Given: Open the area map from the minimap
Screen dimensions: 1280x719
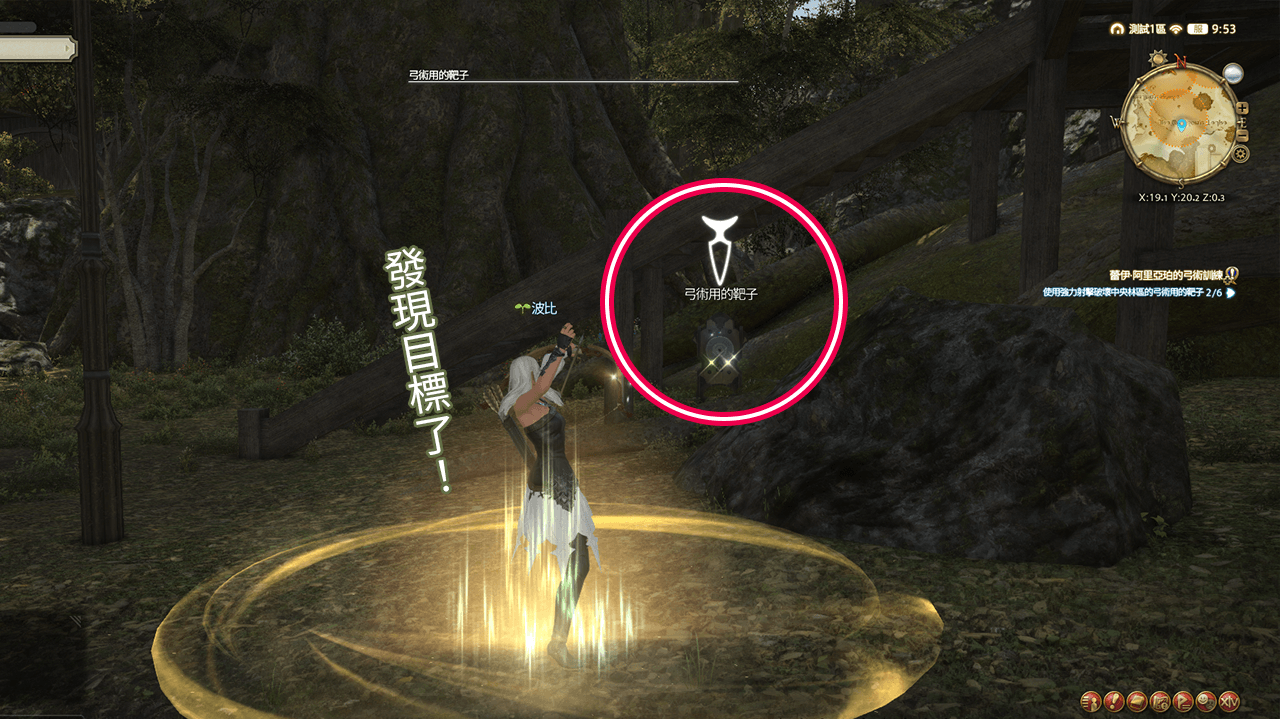Looking at the screenshot, I should [1181, 126].
